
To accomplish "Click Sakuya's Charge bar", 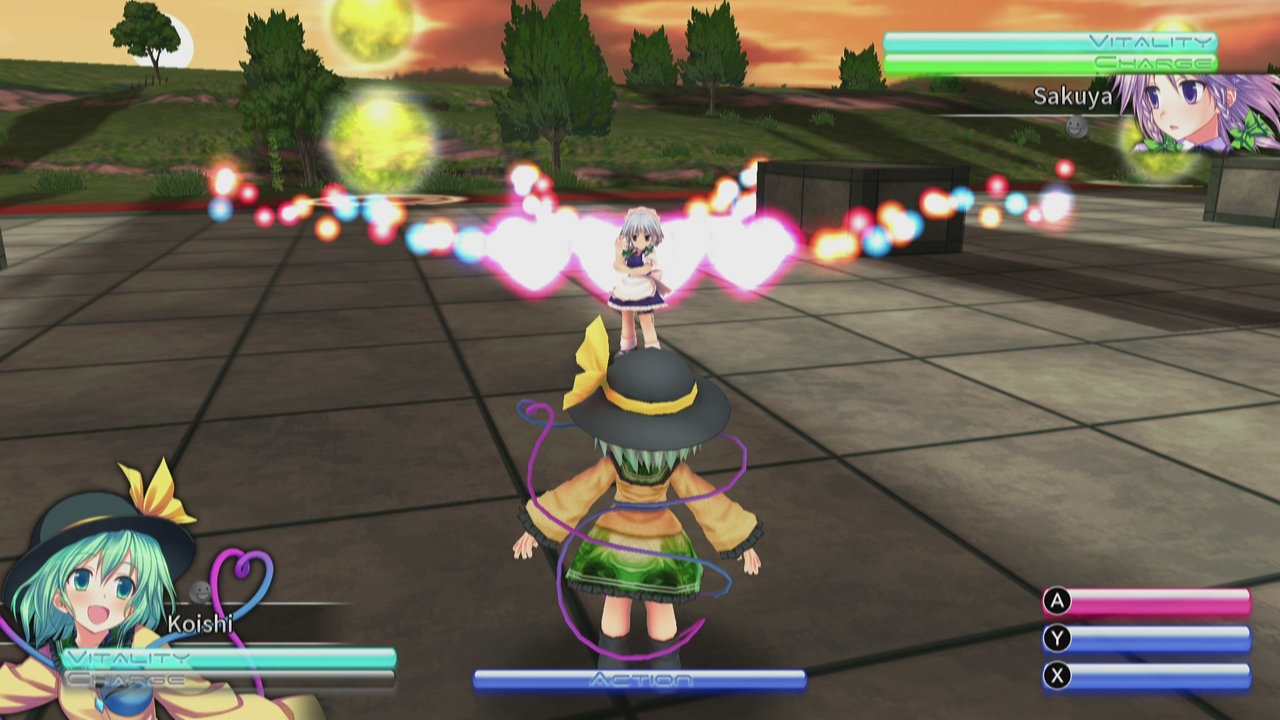I will (1050, 63).
